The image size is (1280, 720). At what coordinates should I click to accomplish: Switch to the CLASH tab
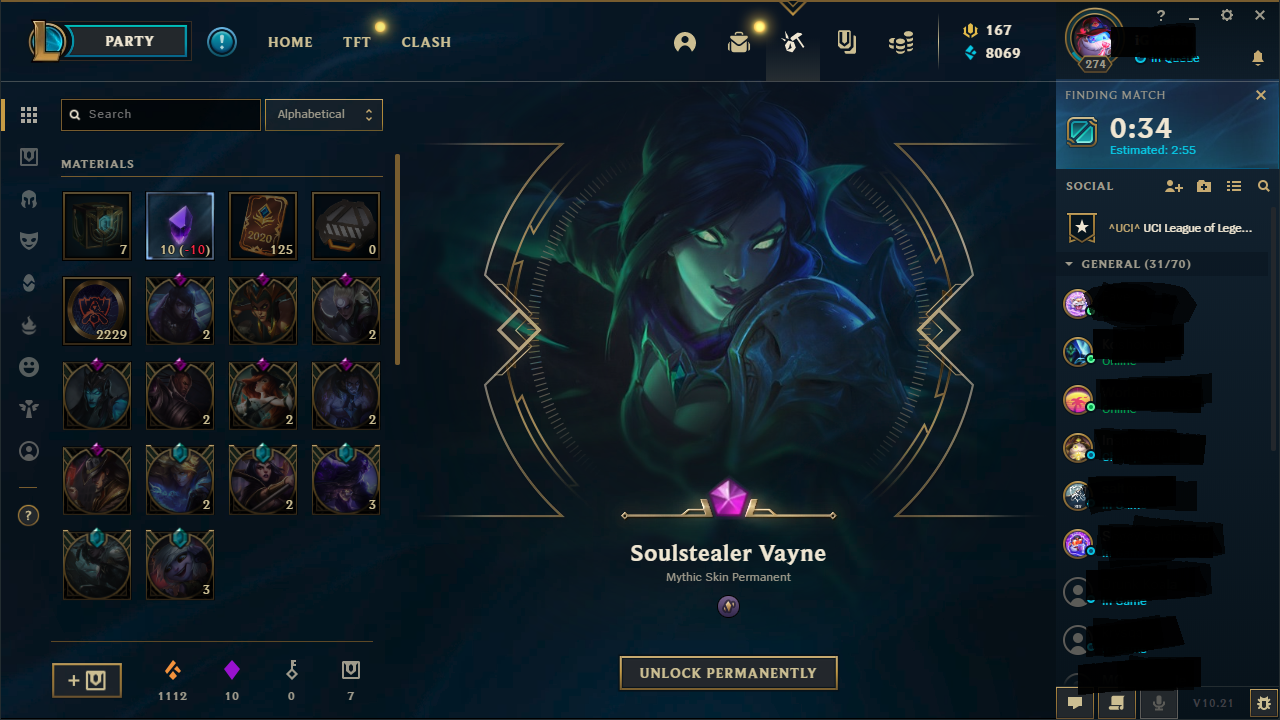pyautogui.click(x=426, y=42)
